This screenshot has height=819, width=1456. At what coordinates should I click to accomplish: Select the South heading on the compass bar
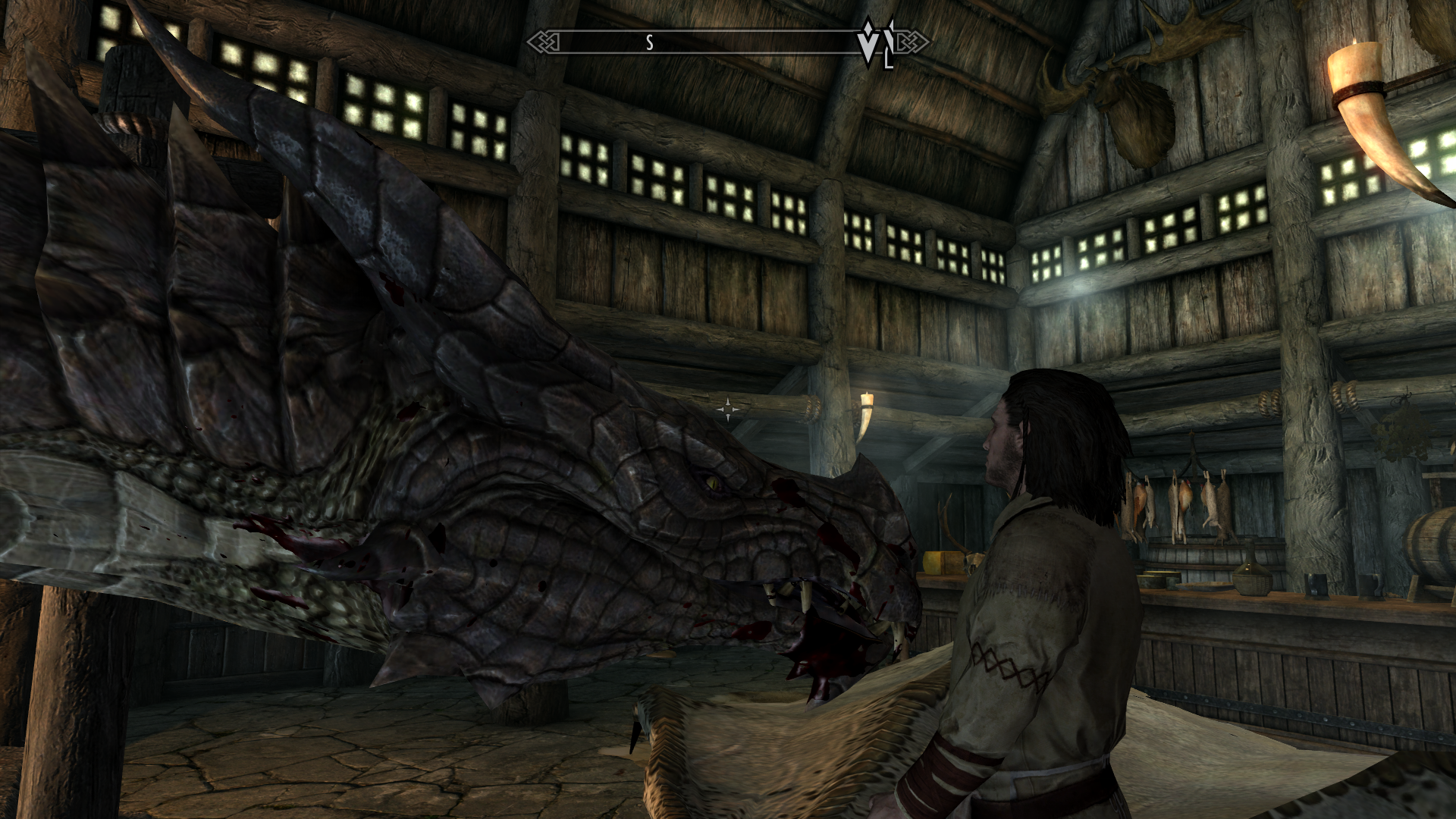[649, 43]
